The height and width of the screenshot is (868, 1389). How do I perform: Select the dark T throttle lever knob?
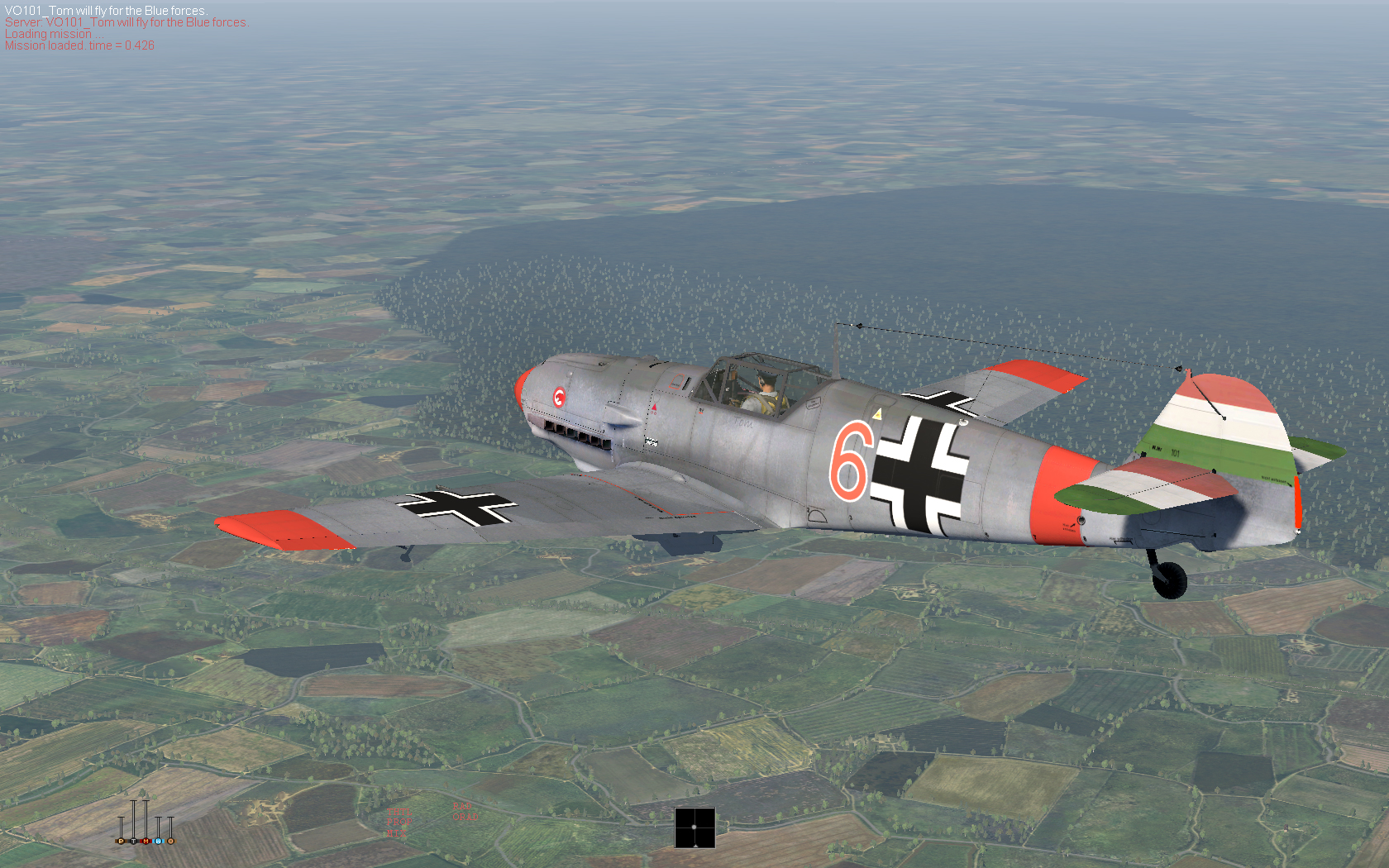click(x=133, y=841)
